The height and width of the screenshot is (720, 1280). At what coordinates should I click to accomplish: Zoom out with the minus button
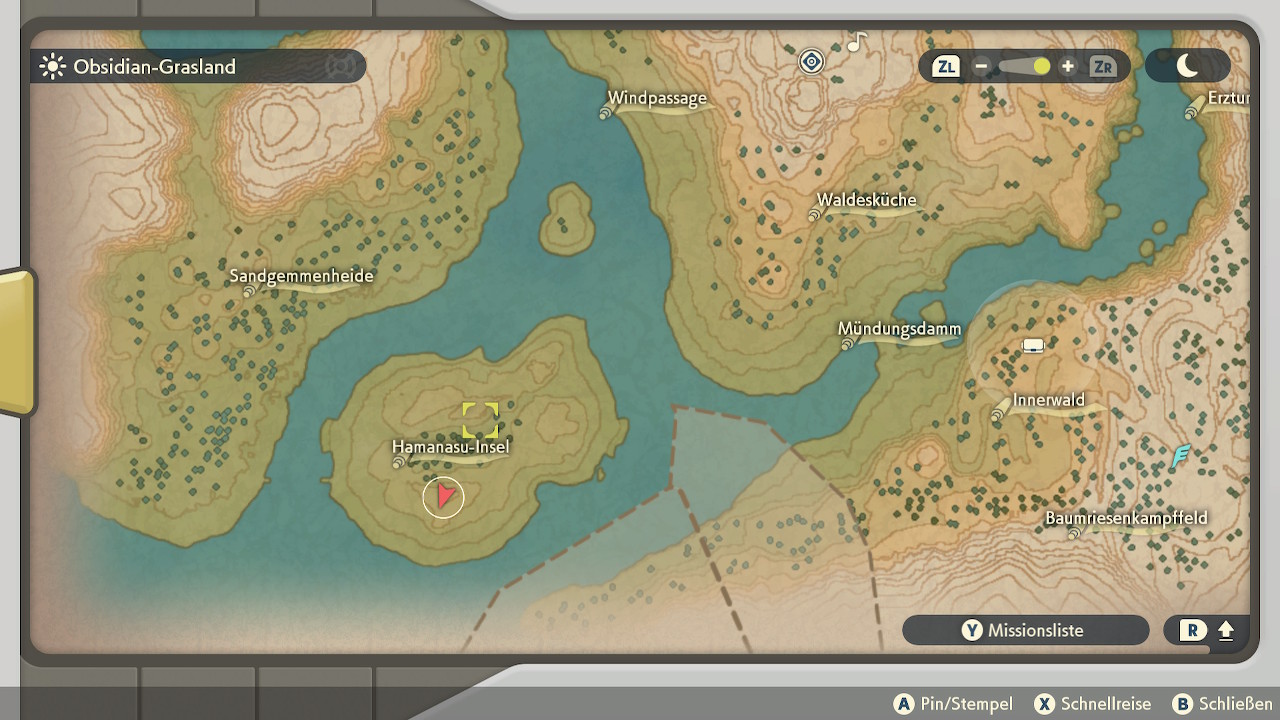(981, 67)
